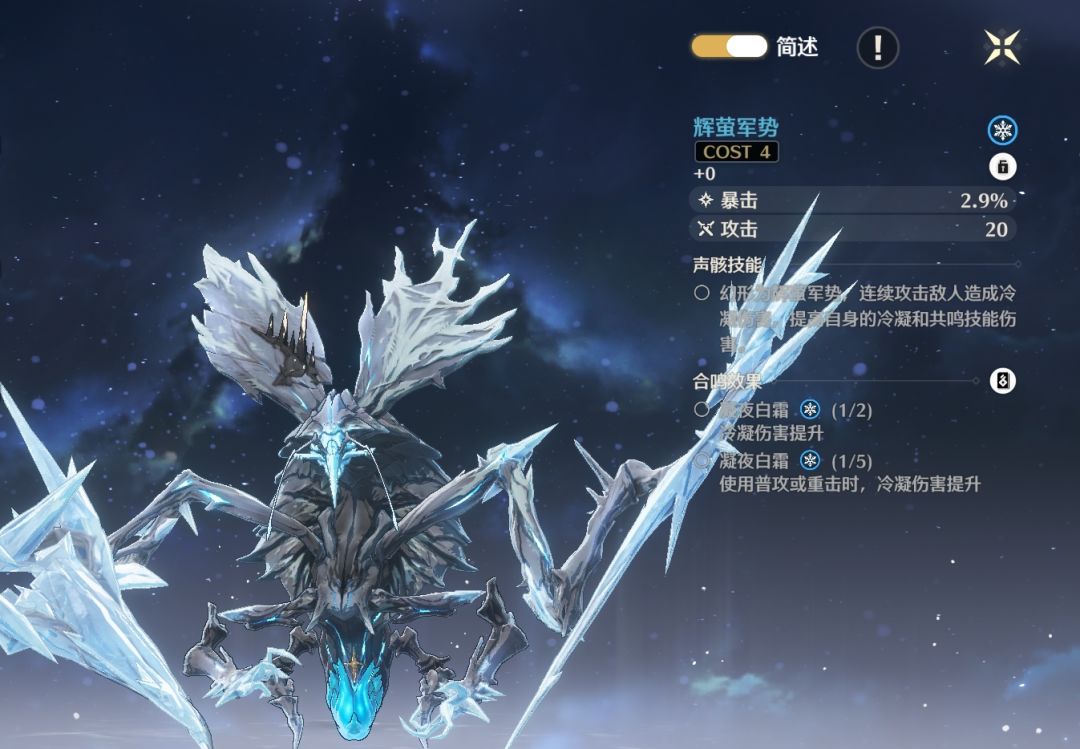The height and width of the screenshot is (749, 1080).
Task: Close the echo detail screen
Action: (1001, 46)
